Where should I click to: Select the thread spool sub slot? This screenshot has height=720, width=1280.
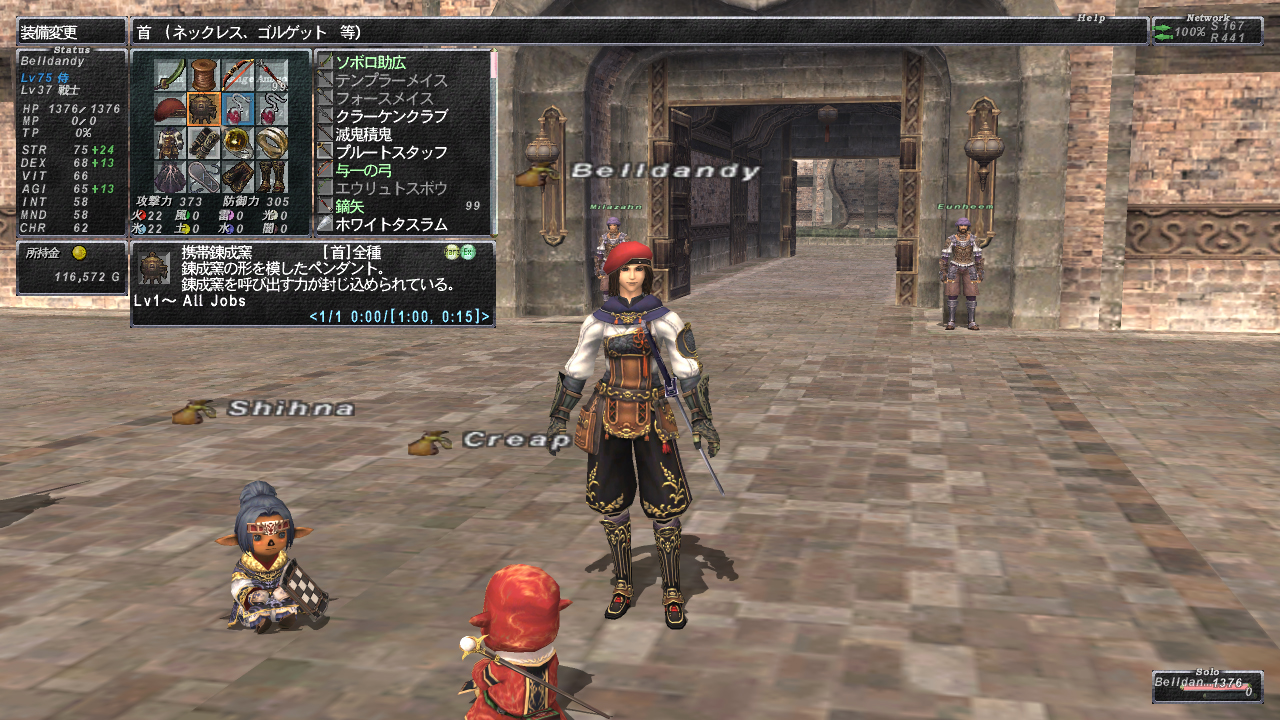(205, 75)
